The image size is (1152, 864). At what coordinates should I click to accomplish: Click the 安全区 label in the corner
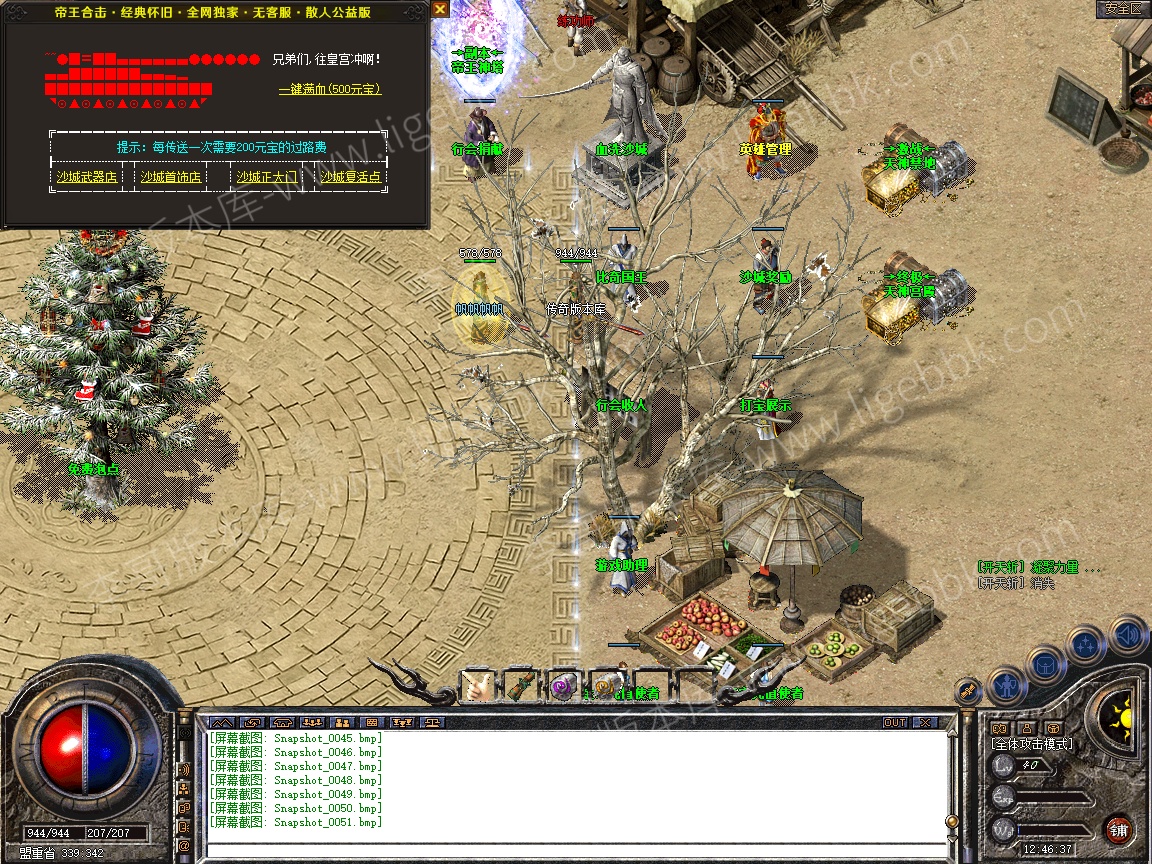tap(1123, 9)
